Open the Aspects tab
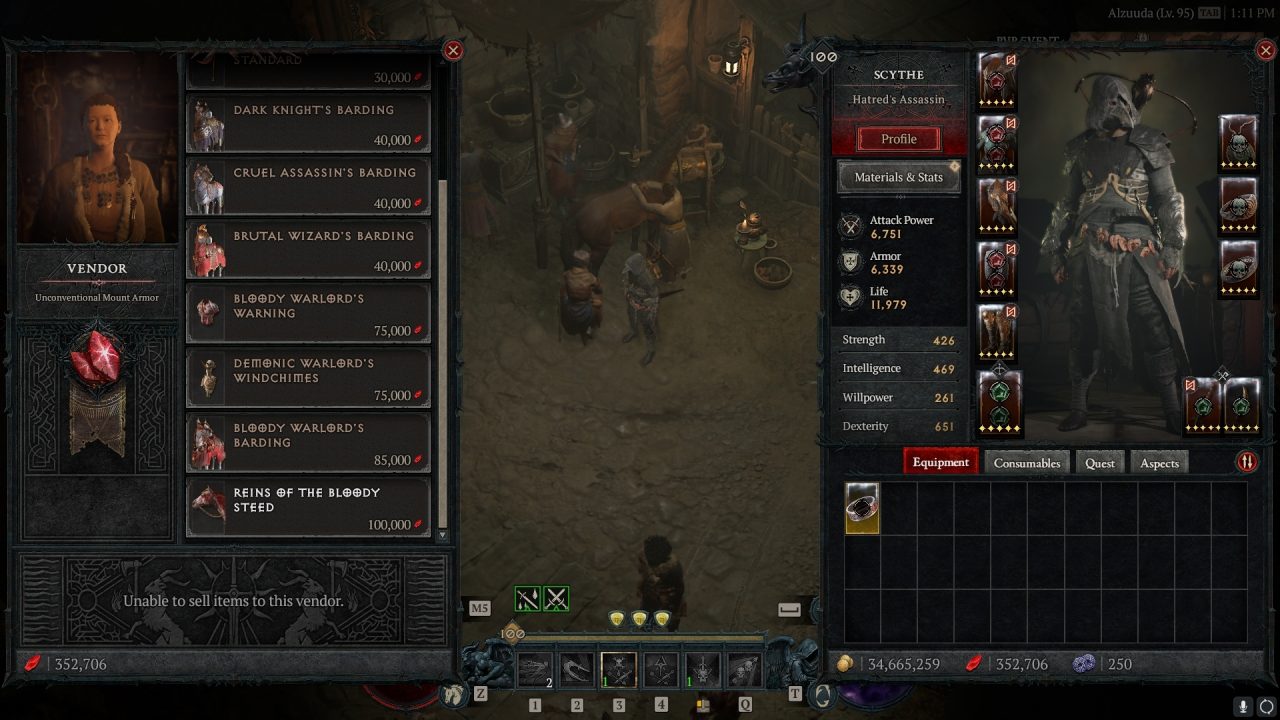Viewport: 1280px width, 720px height. point(1159,462)
